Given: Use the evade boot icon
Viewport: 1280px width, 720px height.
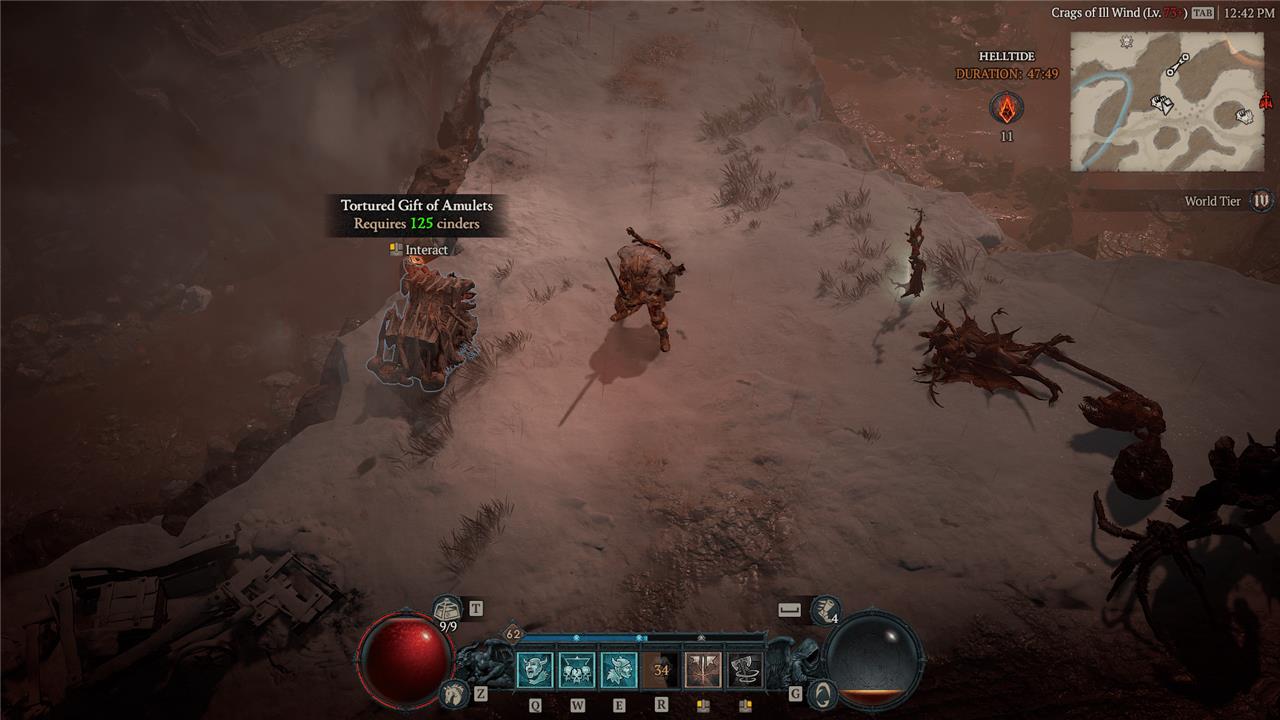Looking at the screenshot, I should [x=825, y=608].
